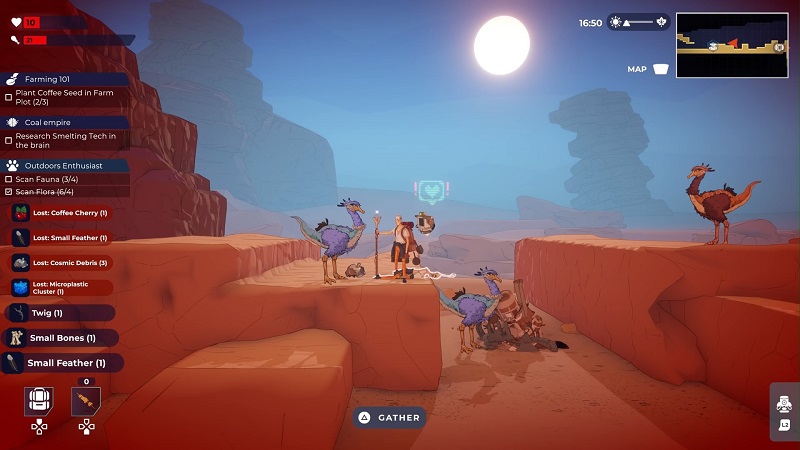Click the Scan Fauna objective checkbox
The width and height of the screenshot is (800, 450).
[x=9, y=179]
